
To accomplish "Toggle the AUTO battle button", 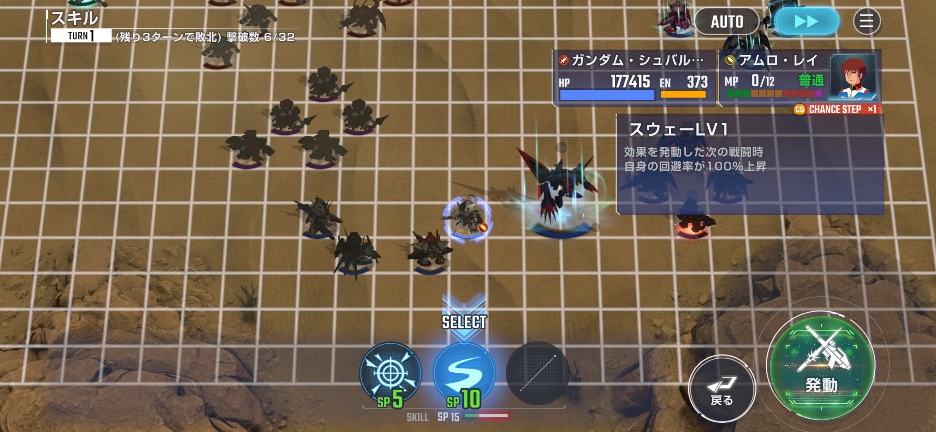I will 727,21.
